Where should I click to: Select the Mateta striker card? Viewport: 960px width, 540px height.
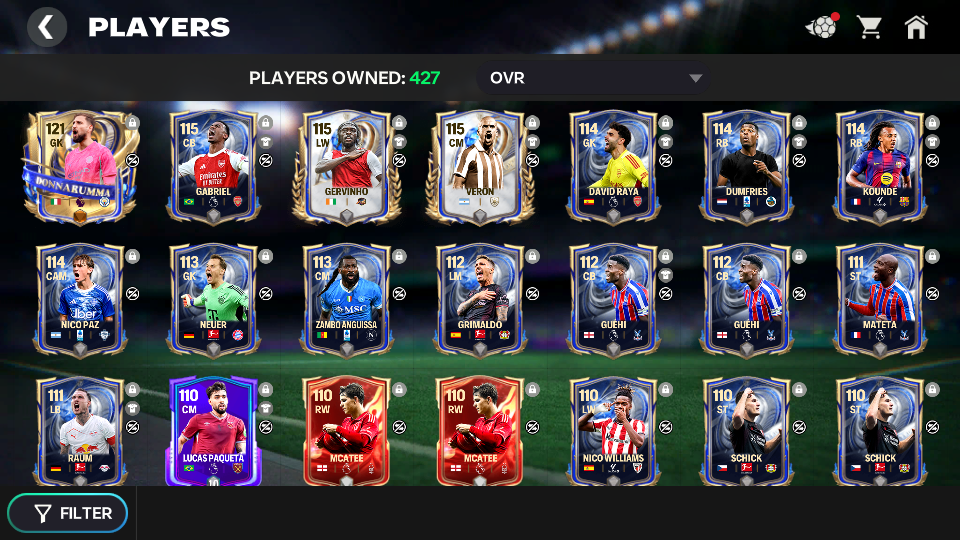[880, 299]
